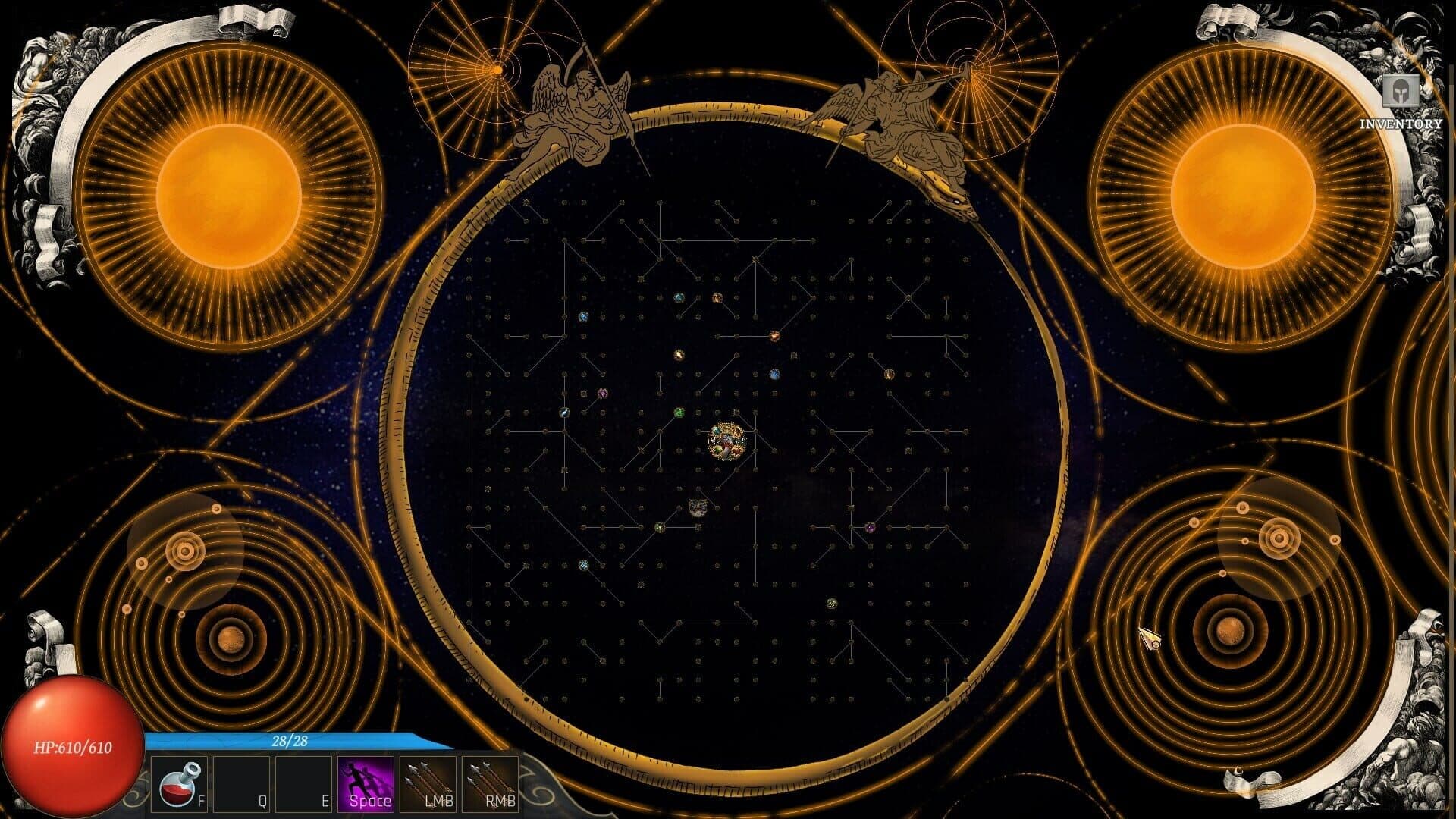Select the purple gem node on the right side
The image size is (1456, 819).
click(x=871, y=527)
